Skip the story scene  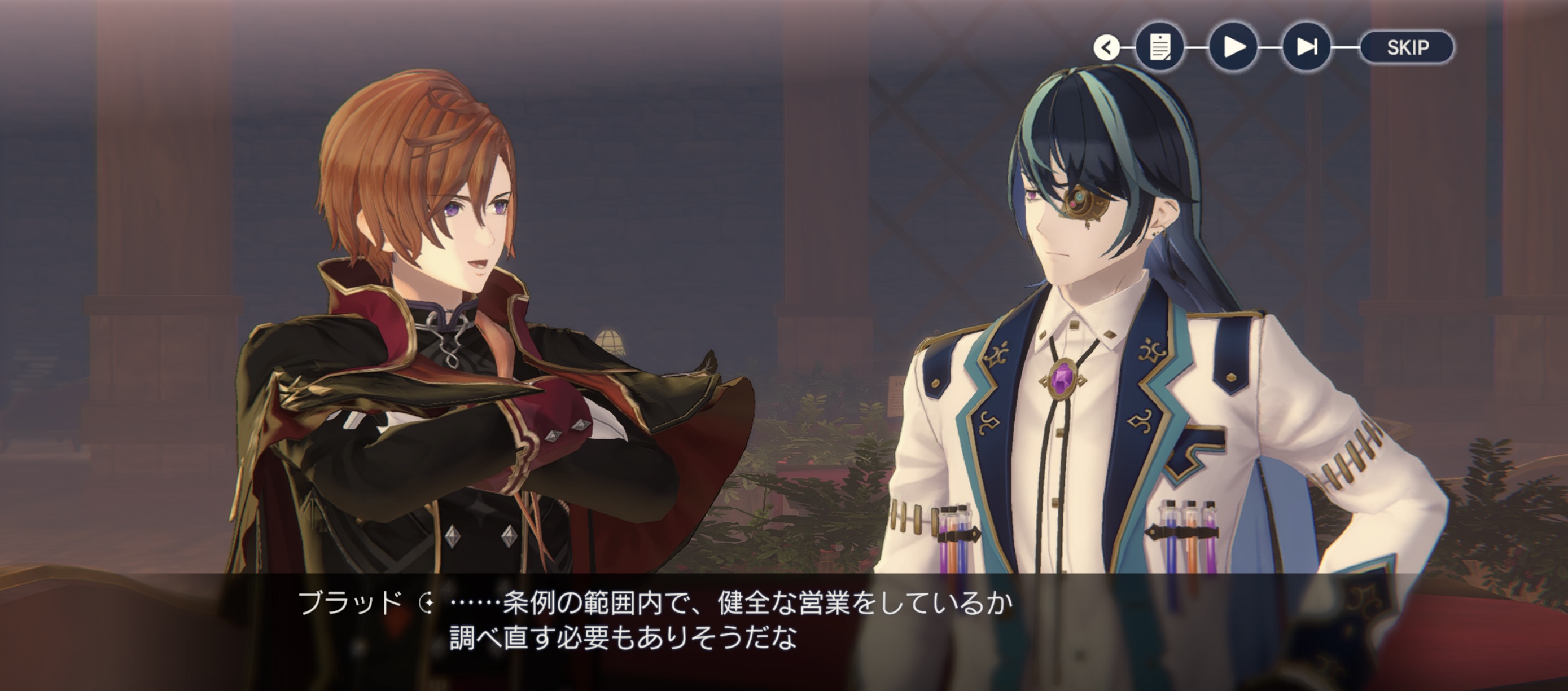(x=1407, y=47)
